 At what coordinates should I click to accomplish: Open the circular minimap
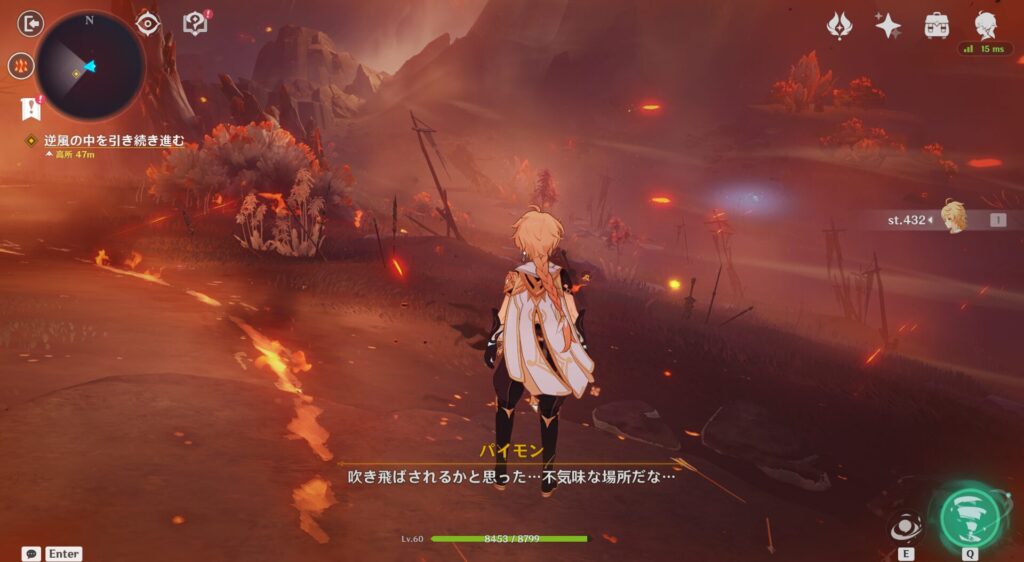click(x=90, y=66)
